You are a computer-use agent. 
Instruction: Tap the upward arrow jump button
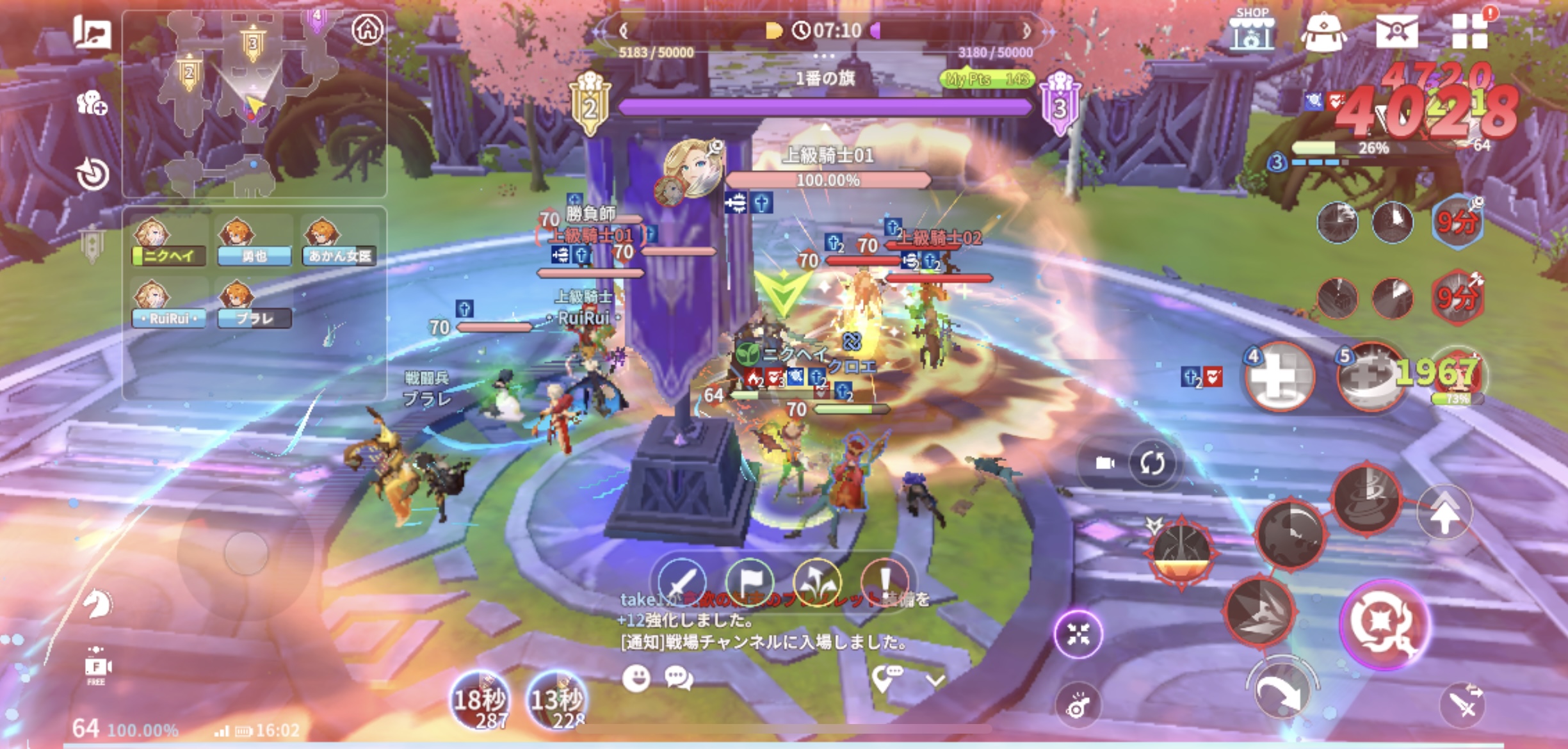tap(1444, 512)
